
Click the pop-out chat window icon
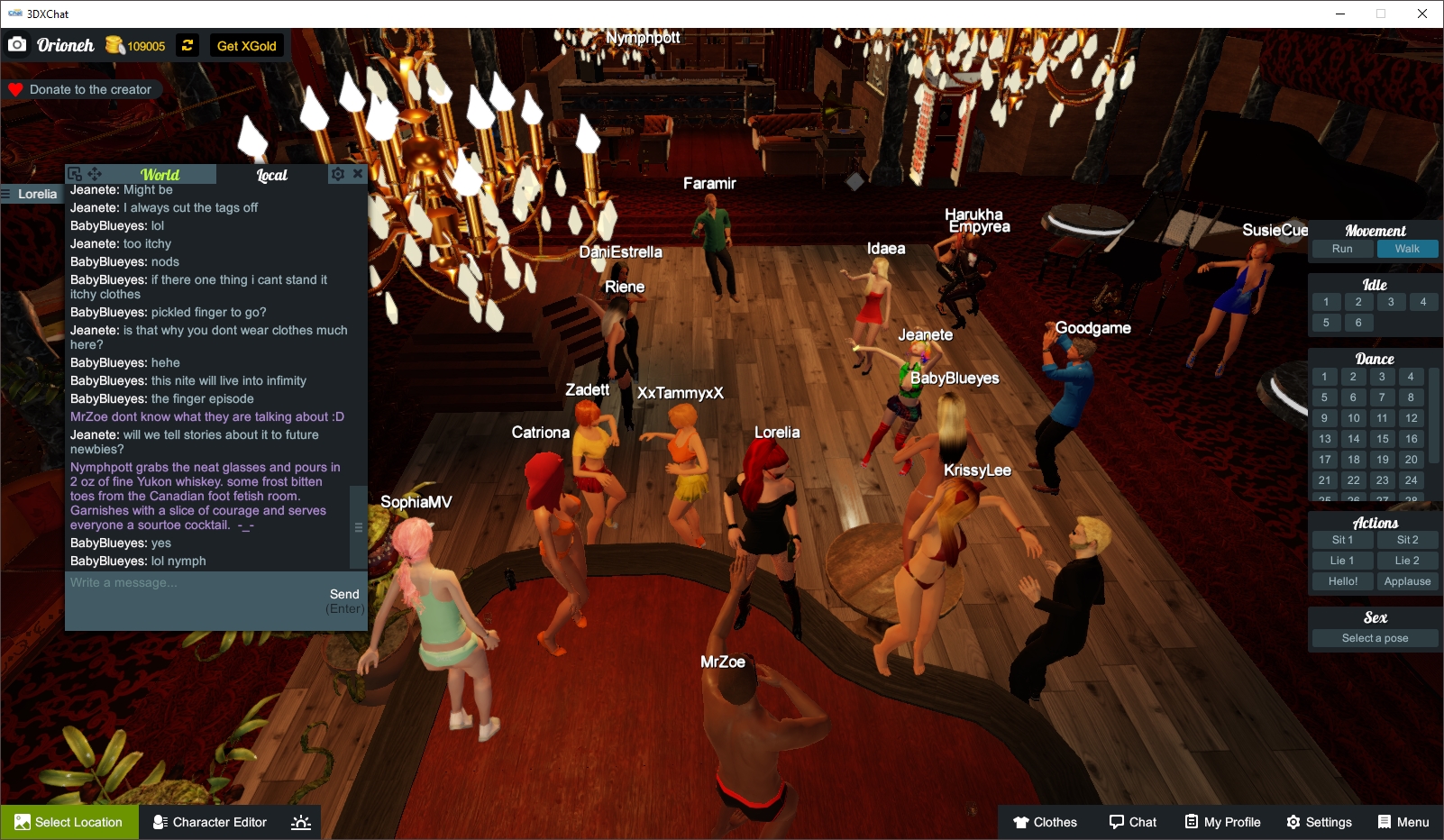pos(77,173)
